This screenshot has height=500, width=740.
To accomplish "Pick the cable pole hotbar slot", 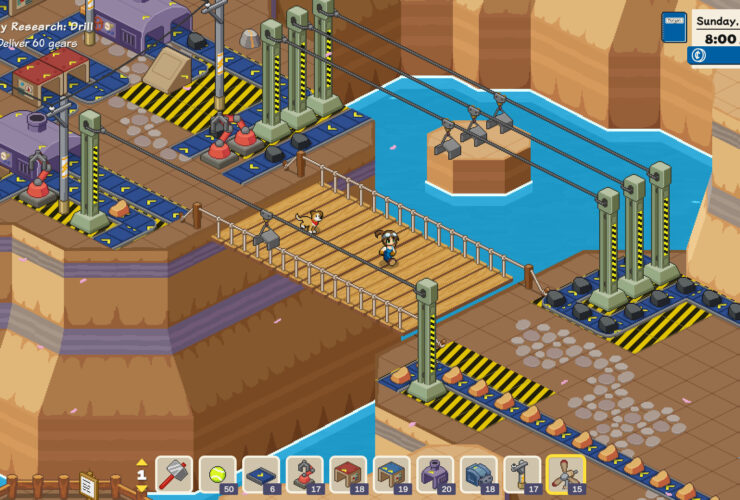I will (522, 473).
